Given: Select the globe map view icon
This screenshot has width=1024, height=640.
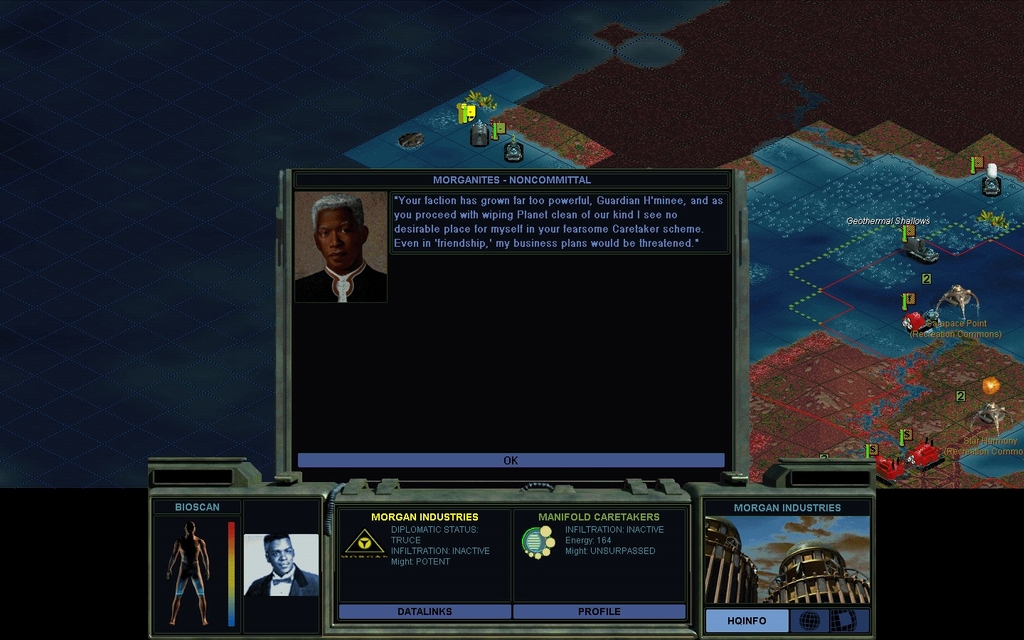Looking at the screenshot, I should point(809,621).
